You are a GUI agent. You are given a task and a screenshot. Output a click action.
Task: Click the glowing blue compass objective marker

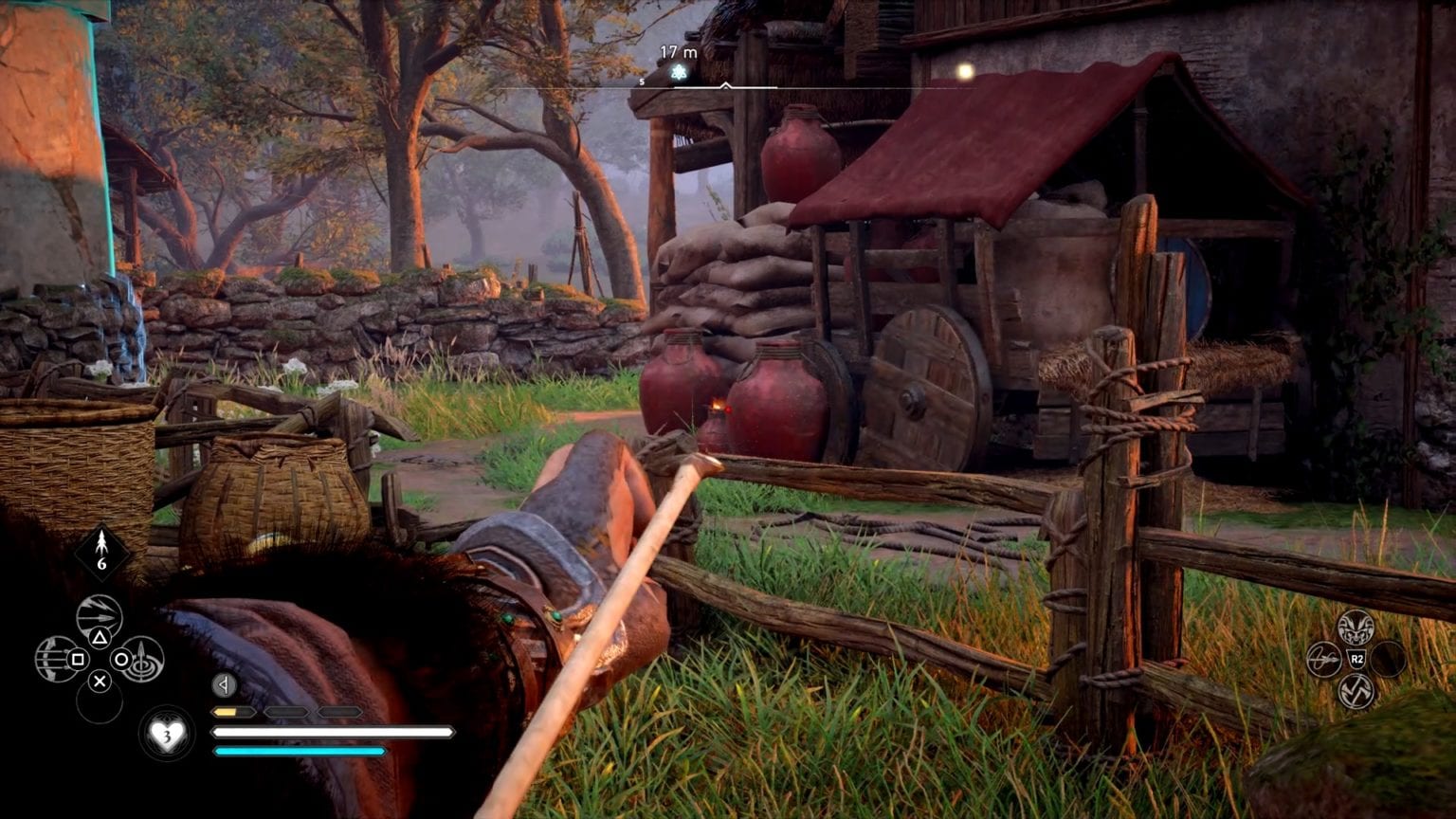click(x=678, y=72)
